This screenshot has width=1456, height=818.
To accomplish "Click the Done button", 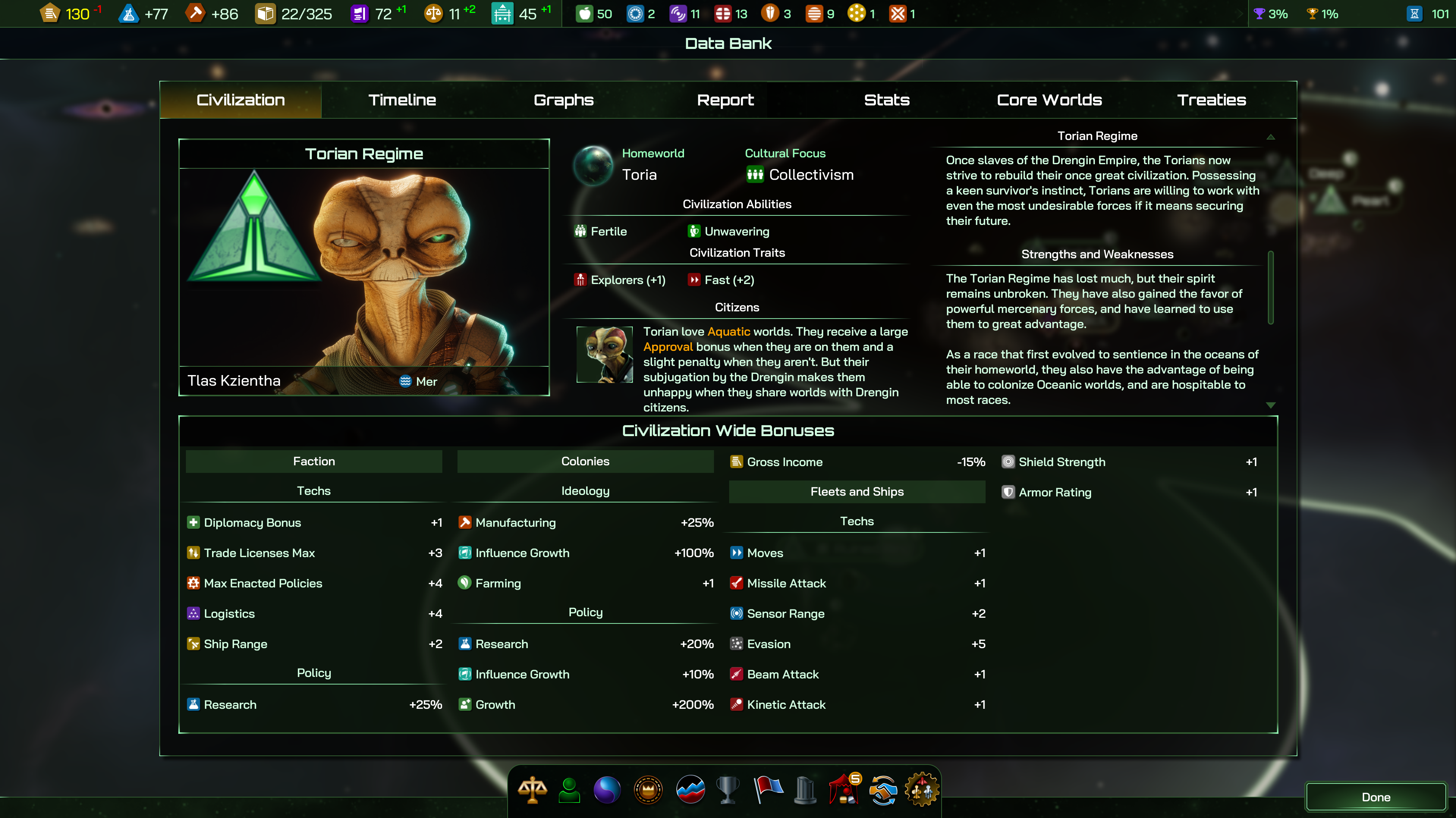I will point(1376,797).
